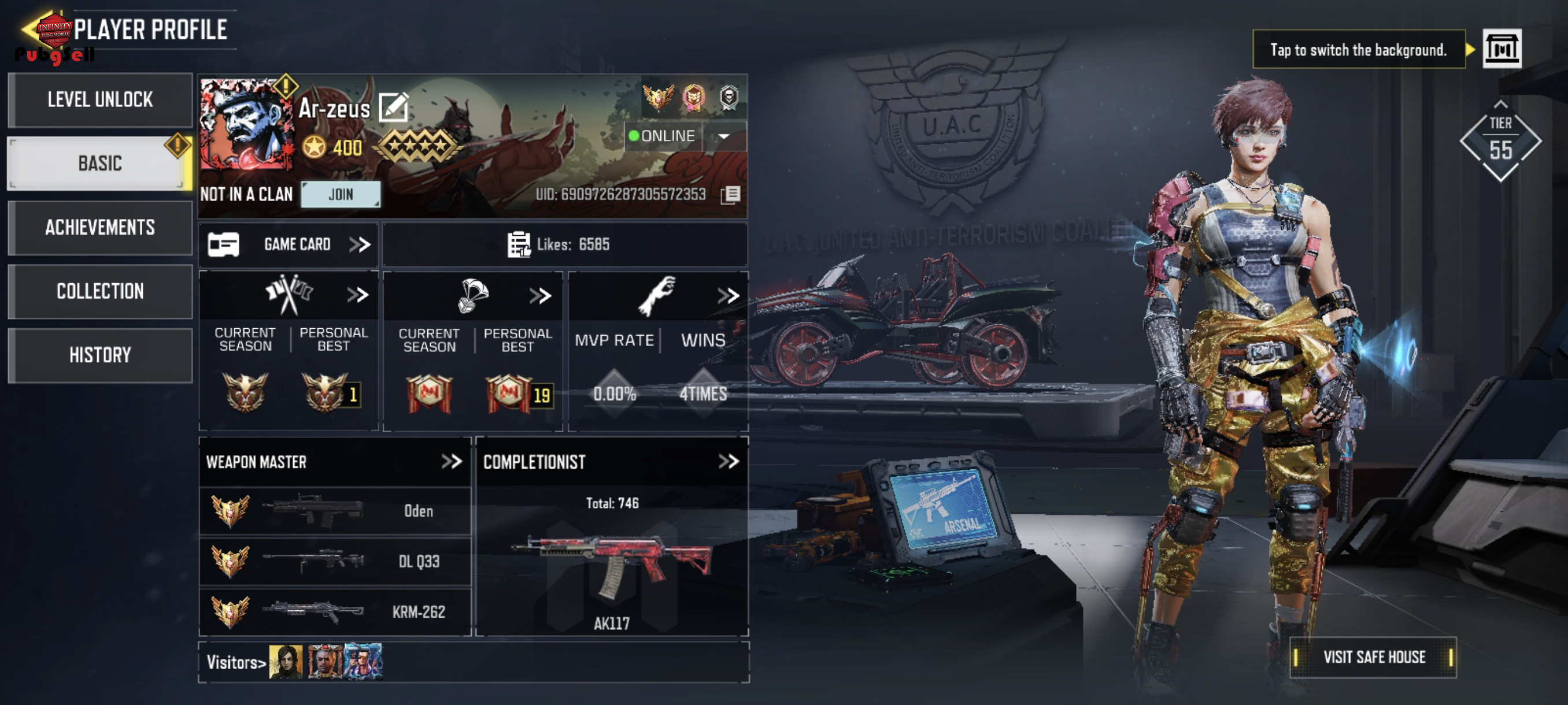The image size is (1568, 705).
Task: Show the Collection tab
Action: 101,291
